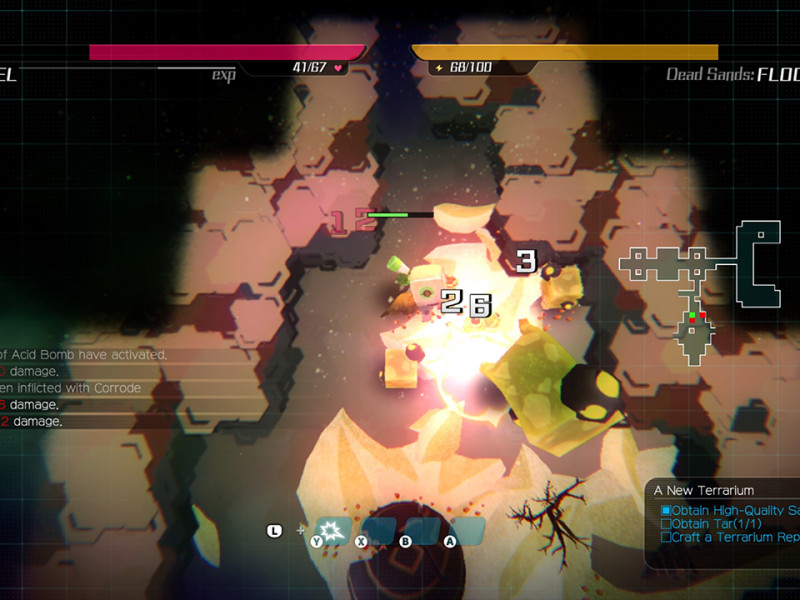Activate the burst skill in the hotbar
This screenshot has width=800, height=600.
pyautogui.click(x=331, y=528)
